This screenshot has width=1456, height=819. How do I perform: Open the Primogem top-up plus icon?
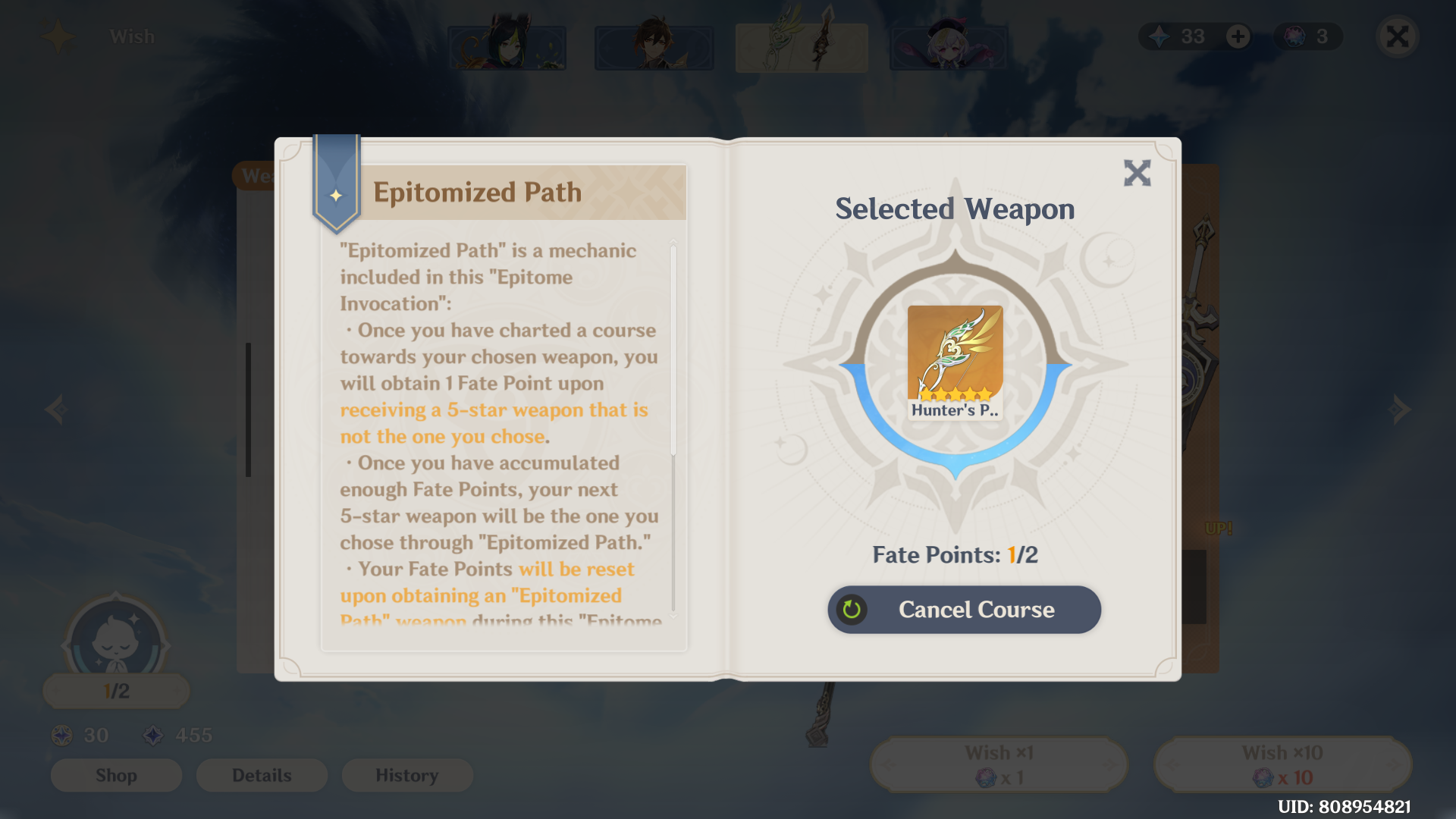pyautogui.click(x=1238, y=36)
